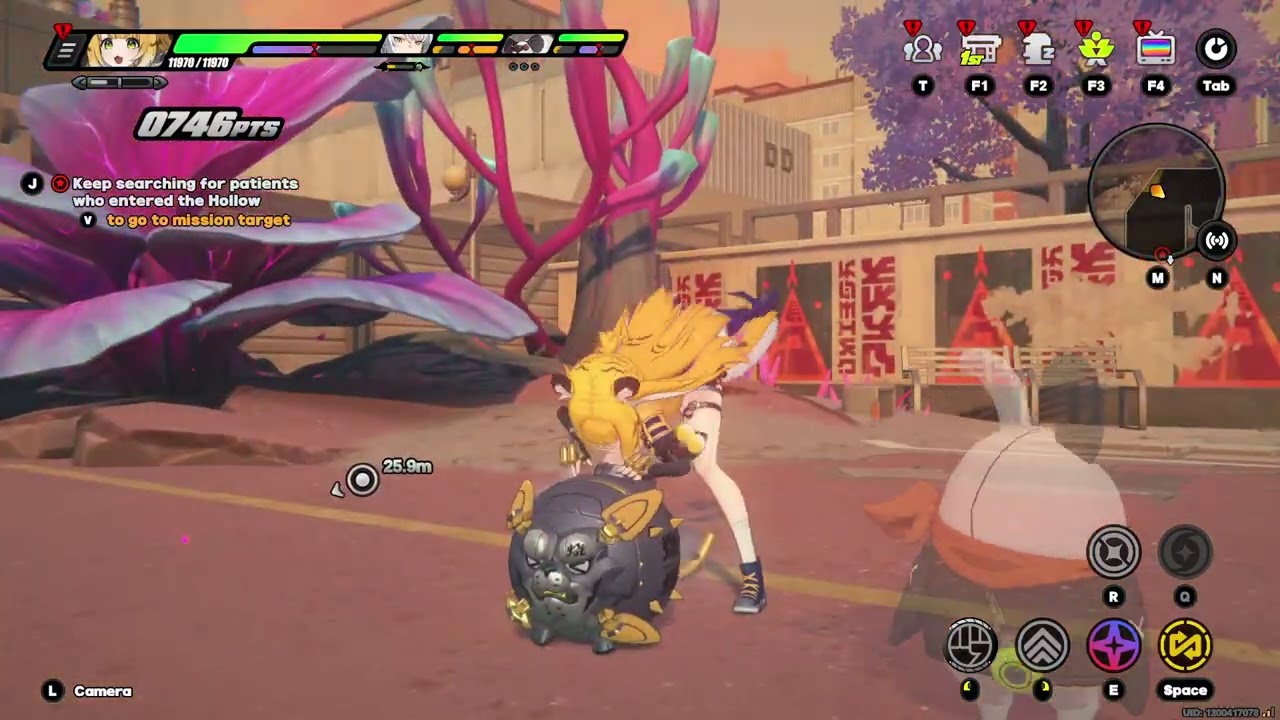Tap the yellow swap character button
Image resolution: width=1280 pixels, height=720 pixels.
click(1185, 645)
